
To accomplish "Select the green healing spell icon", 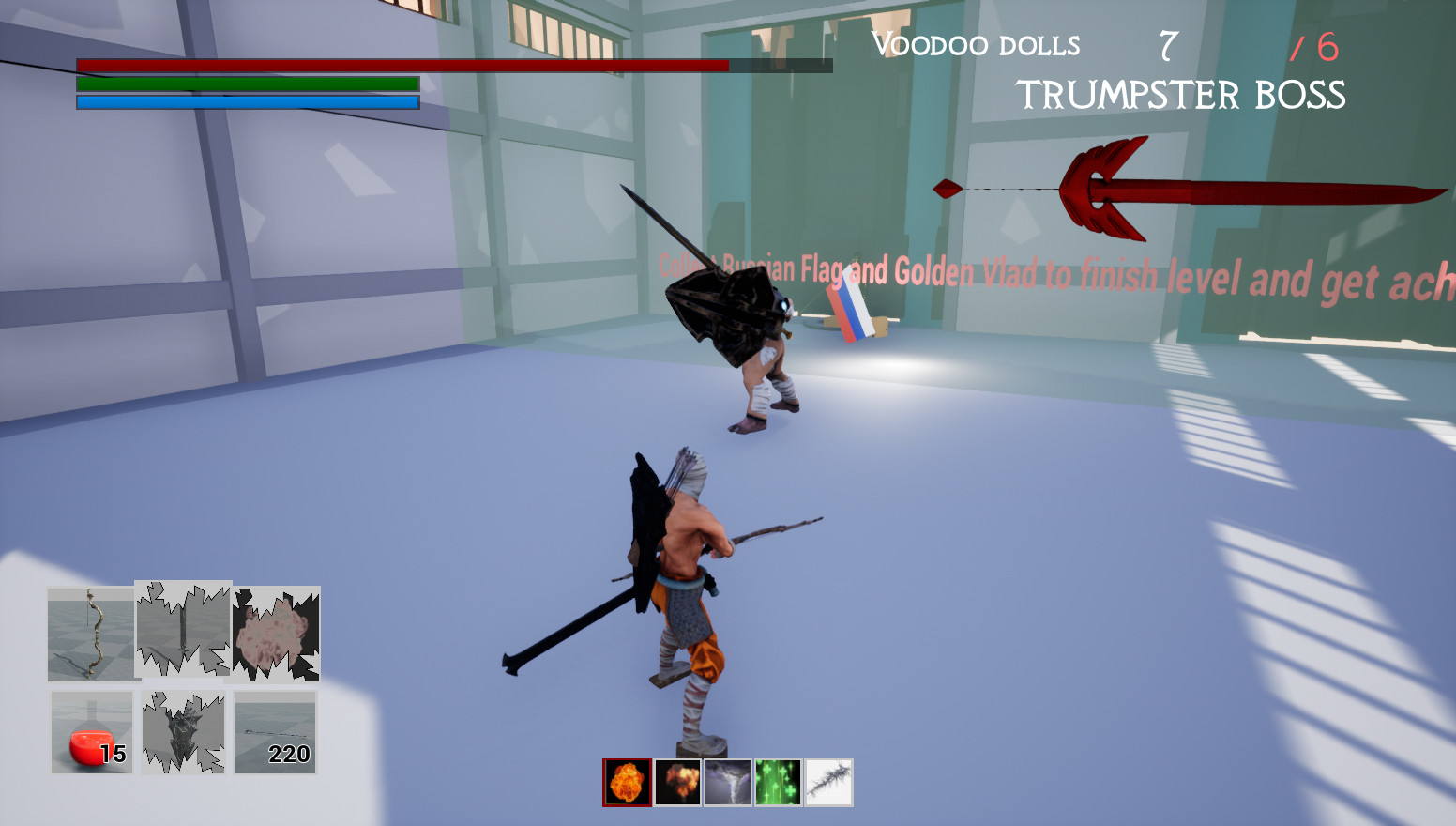I will point(777,780).
